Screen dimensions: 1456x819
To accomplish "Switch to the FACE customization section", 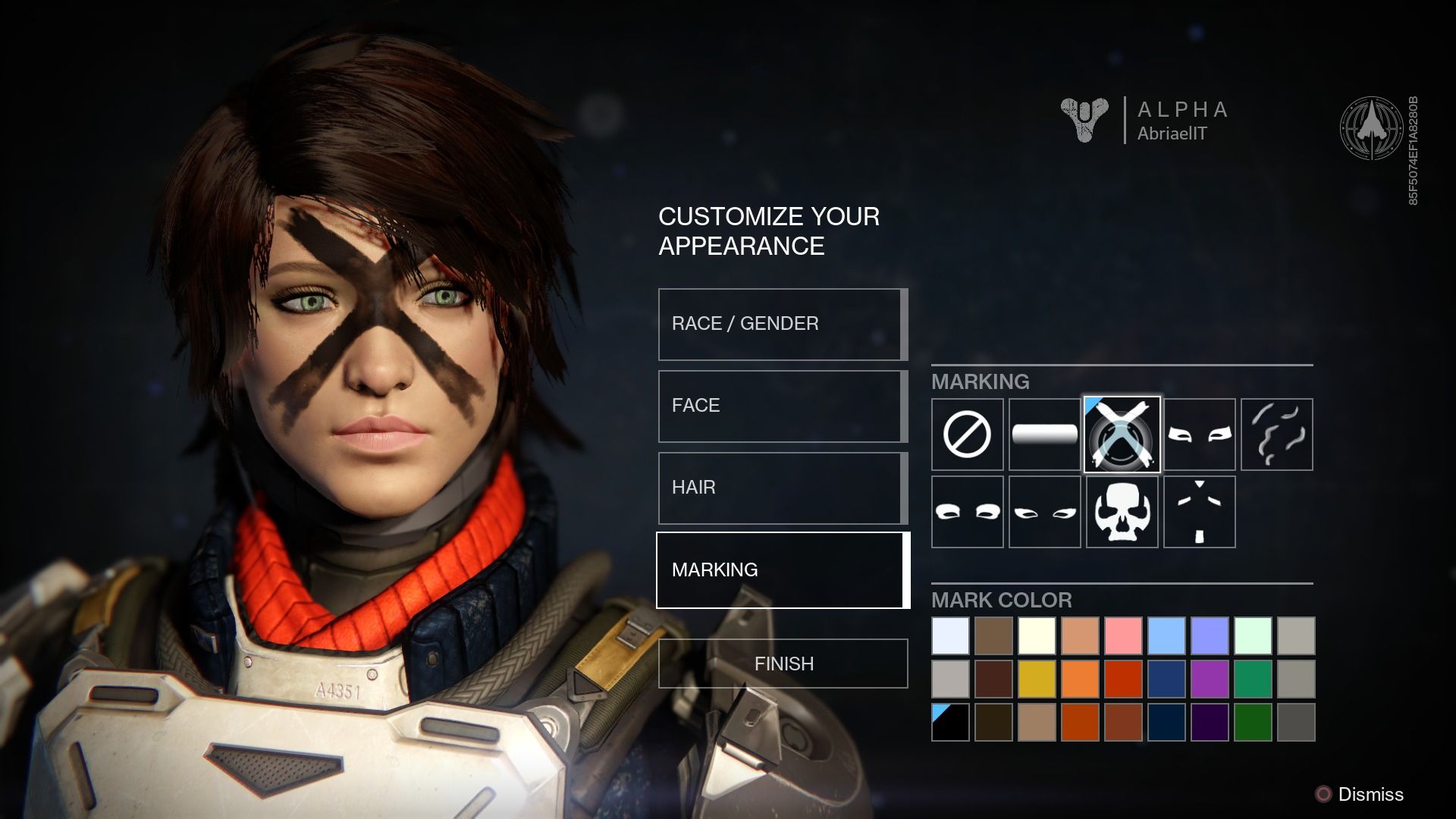I will tap(781, 405).
